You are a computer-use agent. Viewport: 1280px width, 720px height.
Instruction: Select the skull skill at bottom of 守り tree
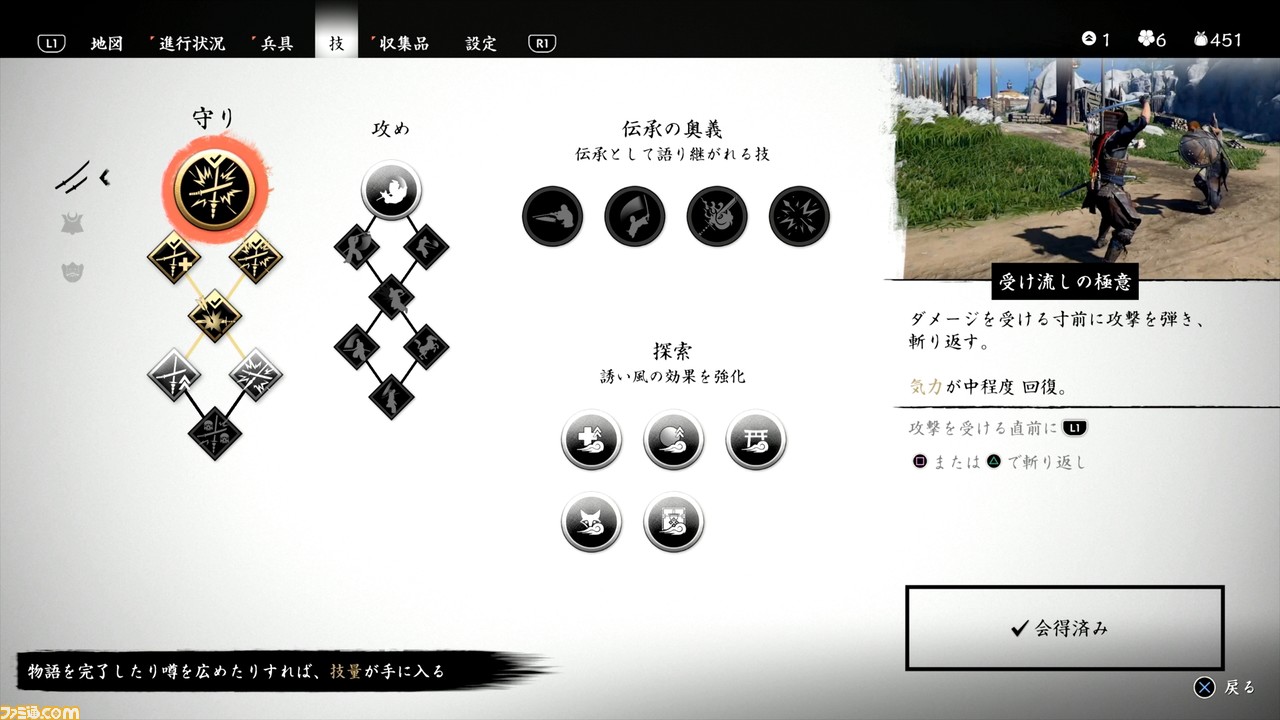(x=214, y=432)
